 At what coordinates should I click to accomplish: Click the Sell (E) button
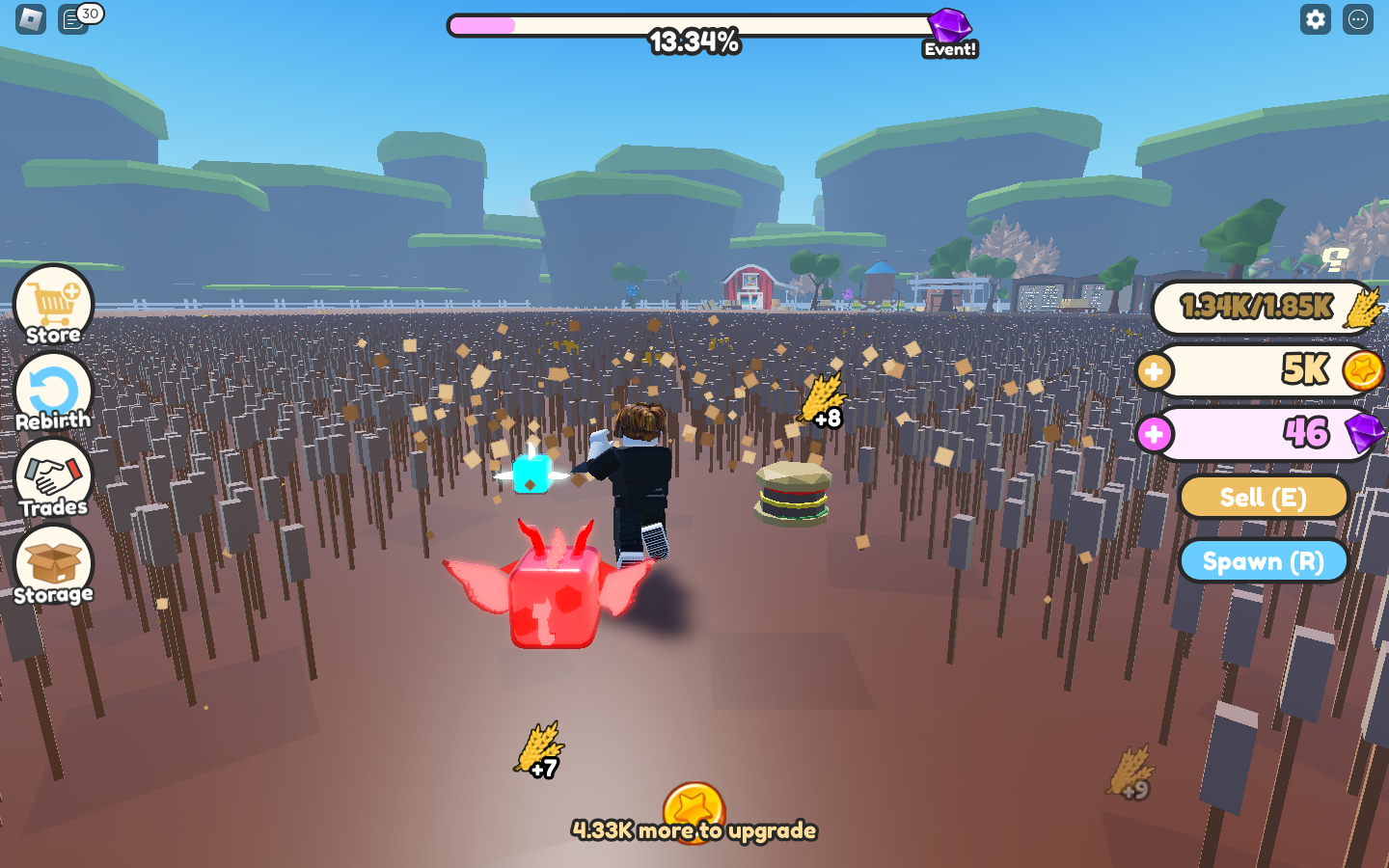coord(1263,498)
